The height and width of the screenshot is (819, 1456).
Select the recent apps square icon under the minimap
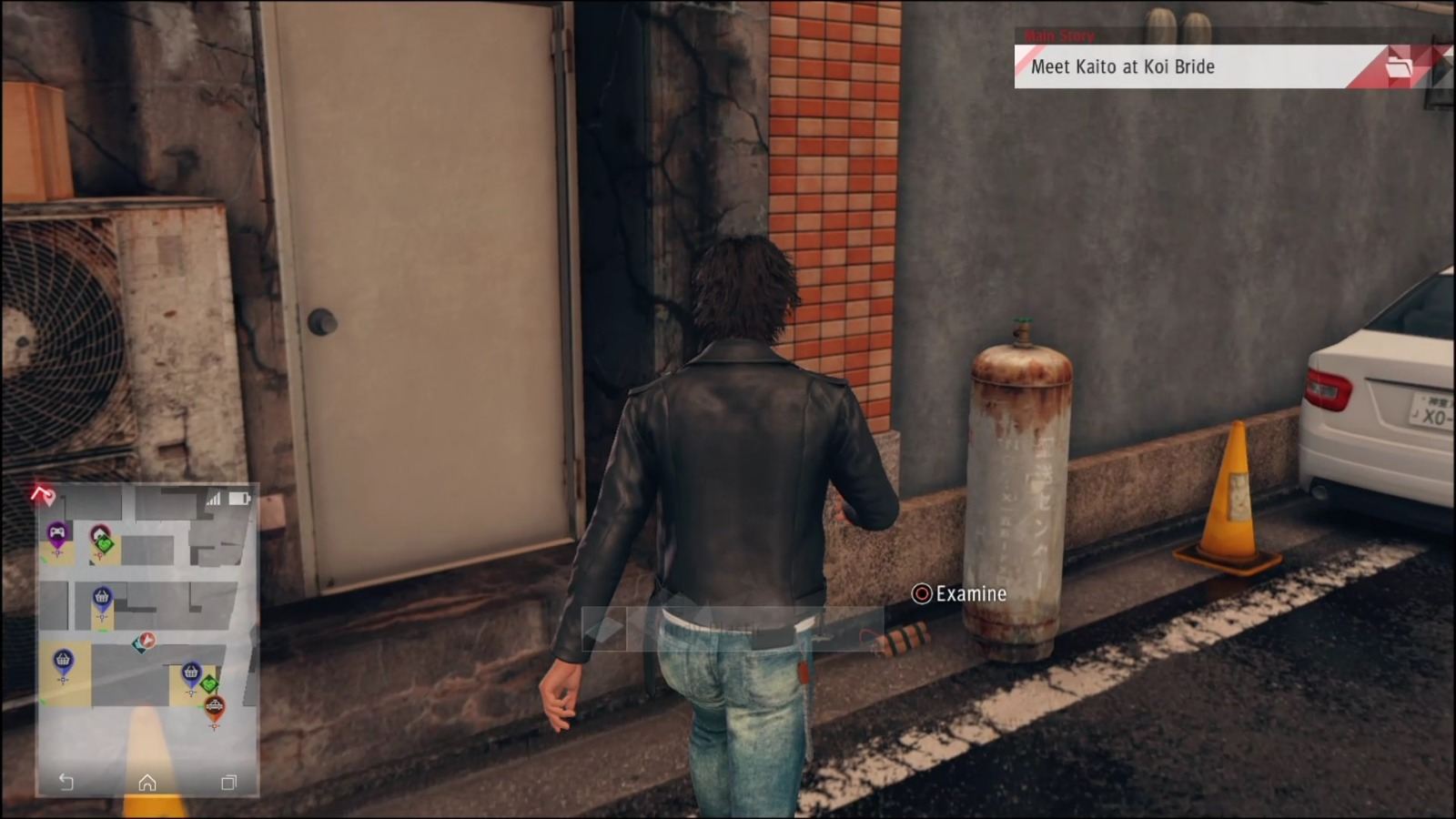coord(227,783)
